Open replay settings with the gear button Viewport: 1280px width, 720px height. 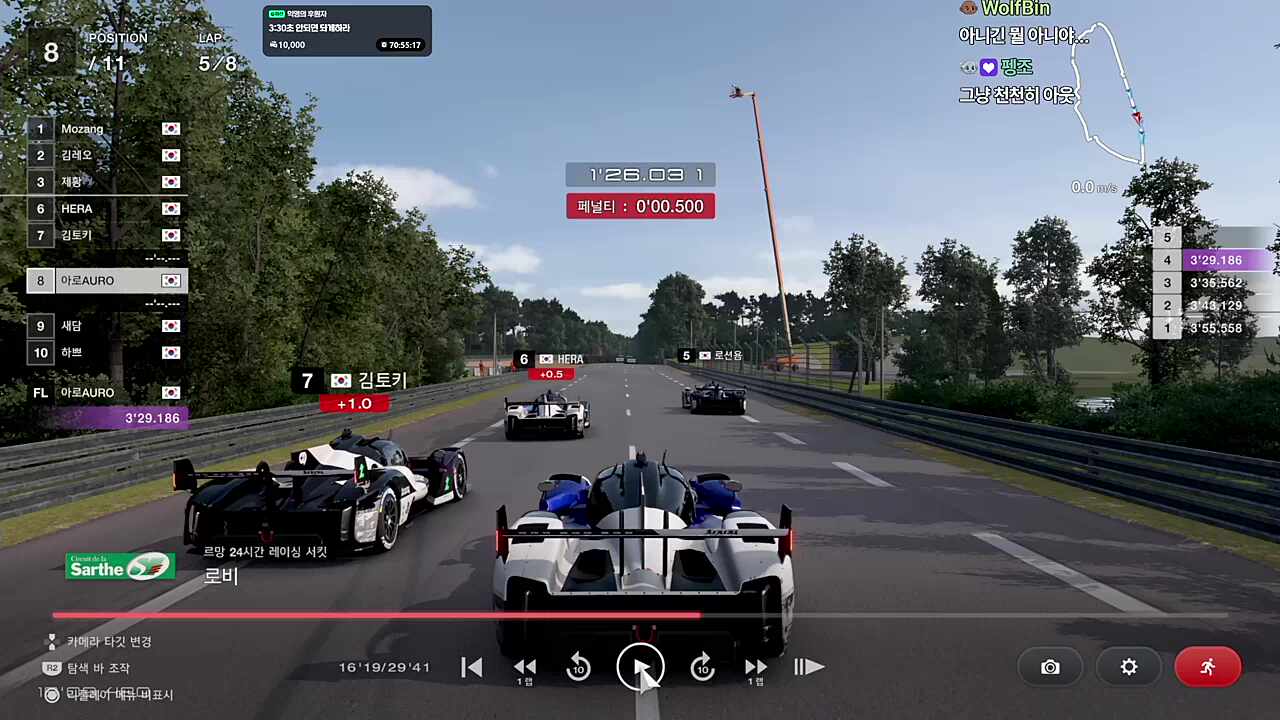1129,667
